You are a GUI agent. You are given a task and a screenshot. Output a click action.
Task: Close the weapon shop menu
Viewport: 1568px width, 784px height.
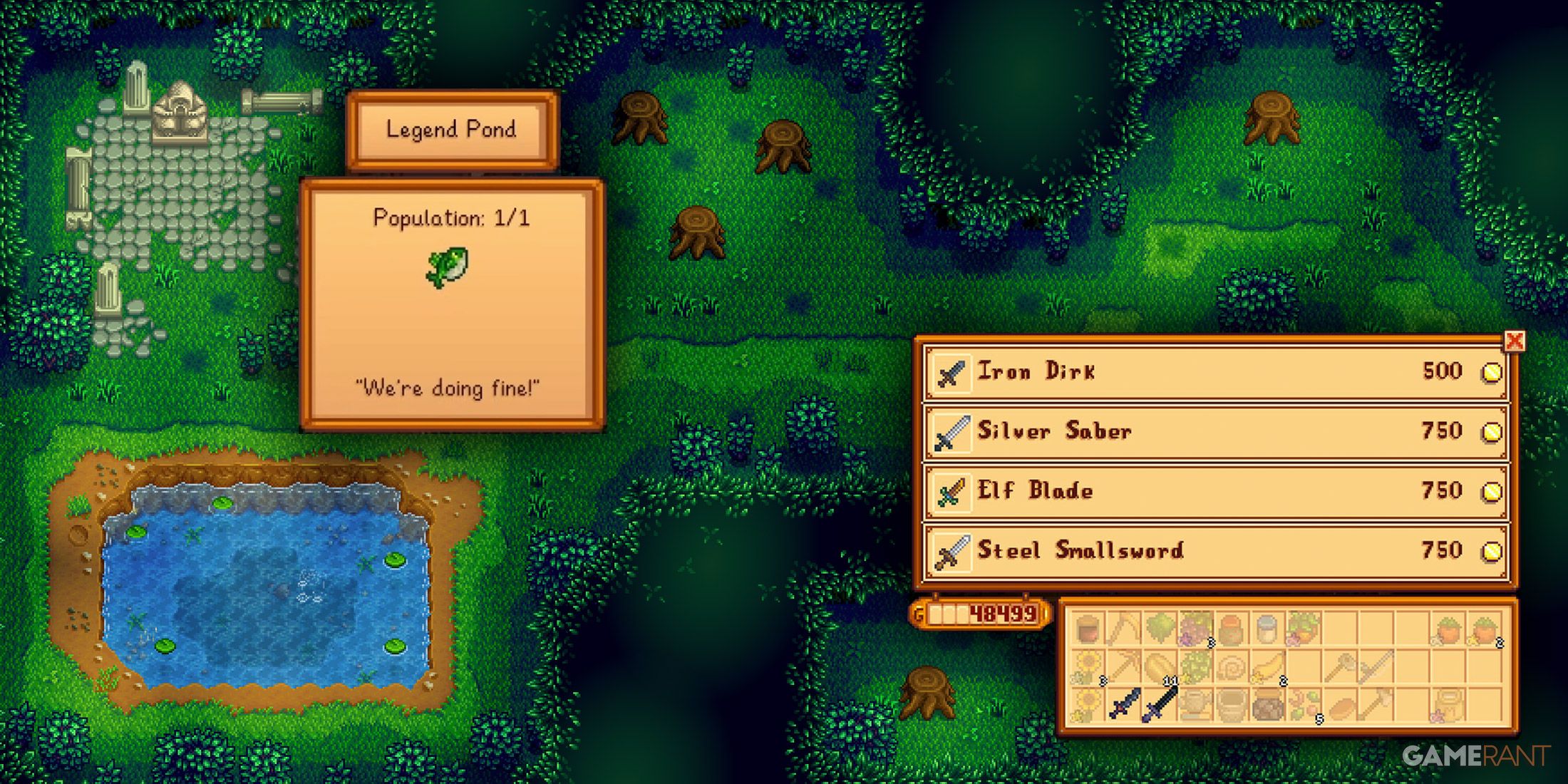[x=1515, y=341]
